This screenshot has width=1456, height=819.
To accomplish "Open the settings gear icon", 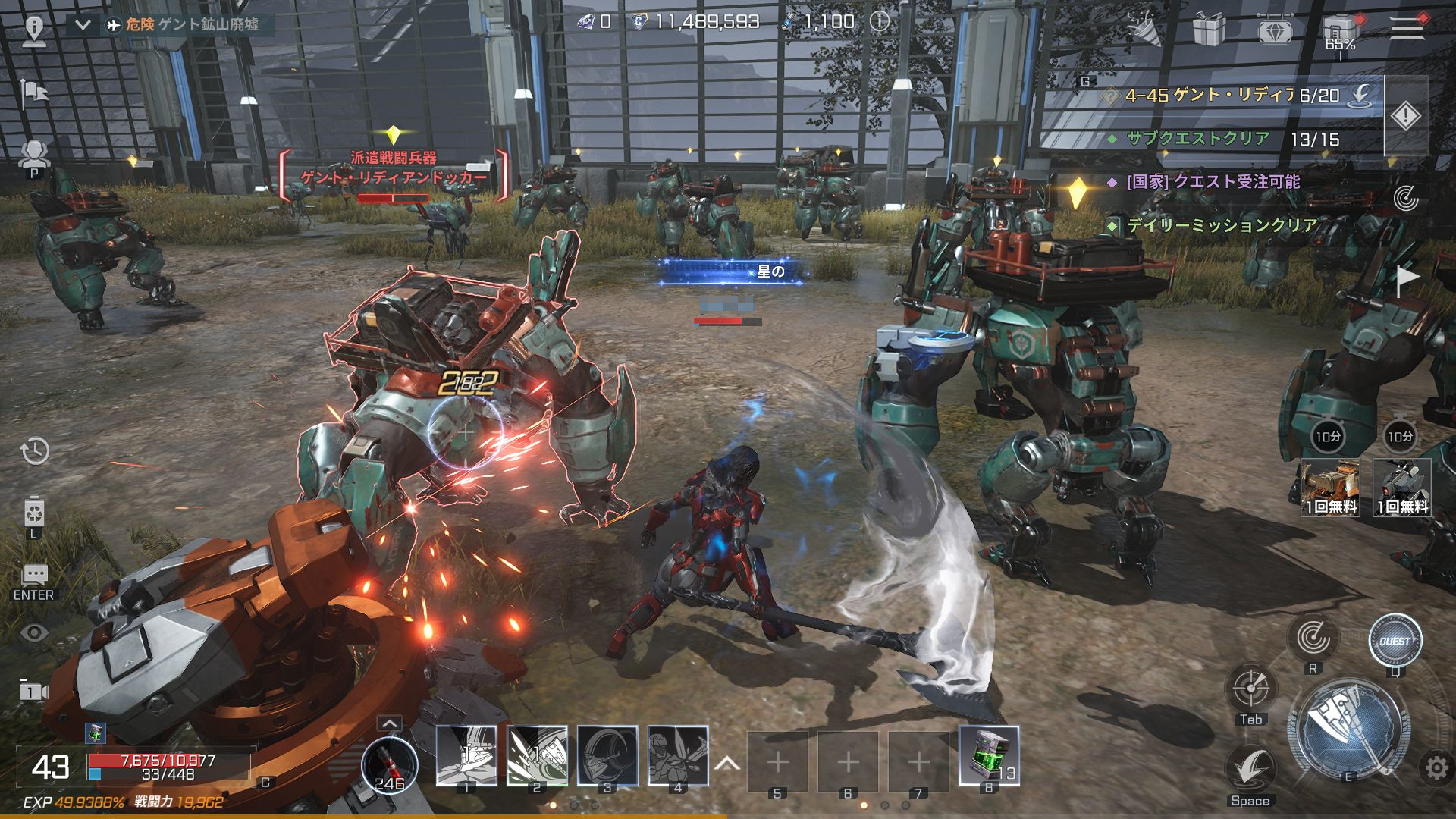I will point(1436,768).
